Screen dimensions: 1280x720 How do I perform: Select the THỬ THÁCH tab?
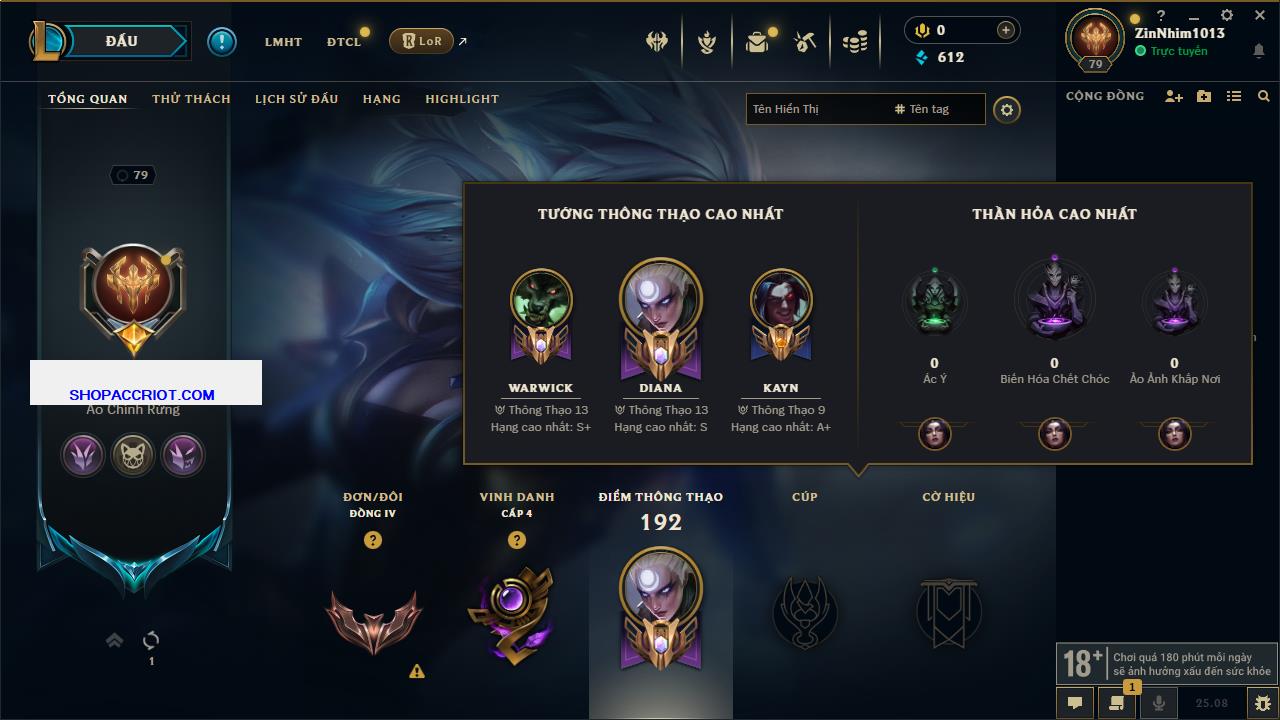click(191, 99)
